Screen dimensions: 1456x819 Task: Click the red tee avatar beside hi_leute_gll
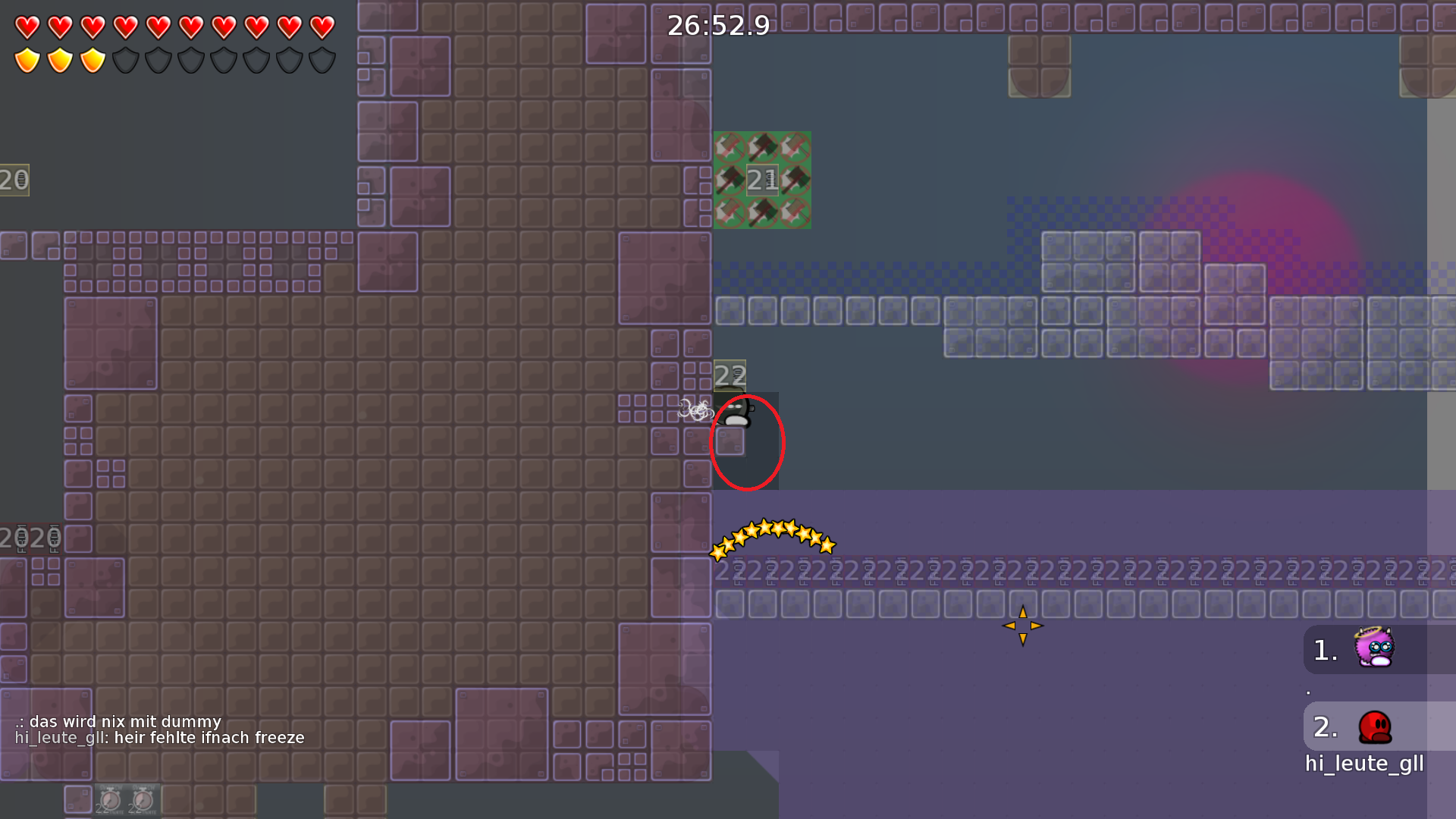point(1373,726)
